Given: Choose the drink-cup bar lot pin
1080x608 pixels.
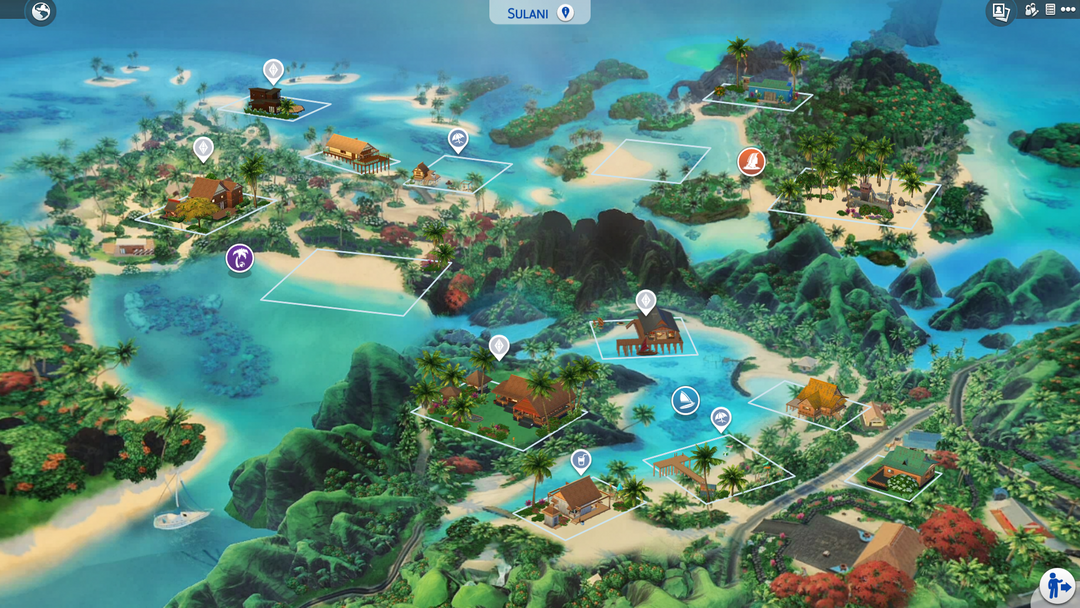Looking at the screenshot, I should click(580, 460).
